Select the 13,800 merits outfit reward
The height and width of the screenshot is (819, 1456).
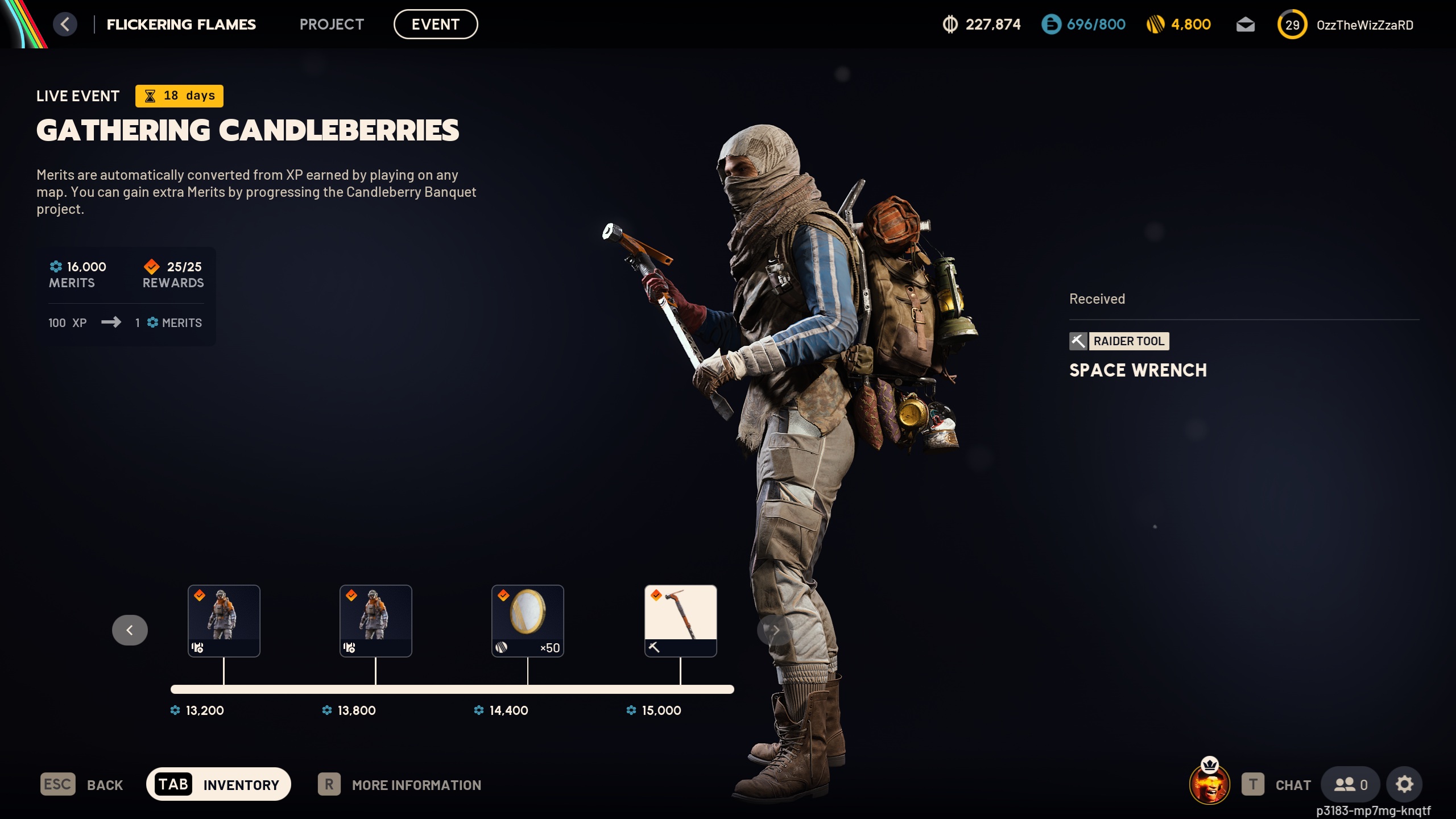click(x=376, y=621)
